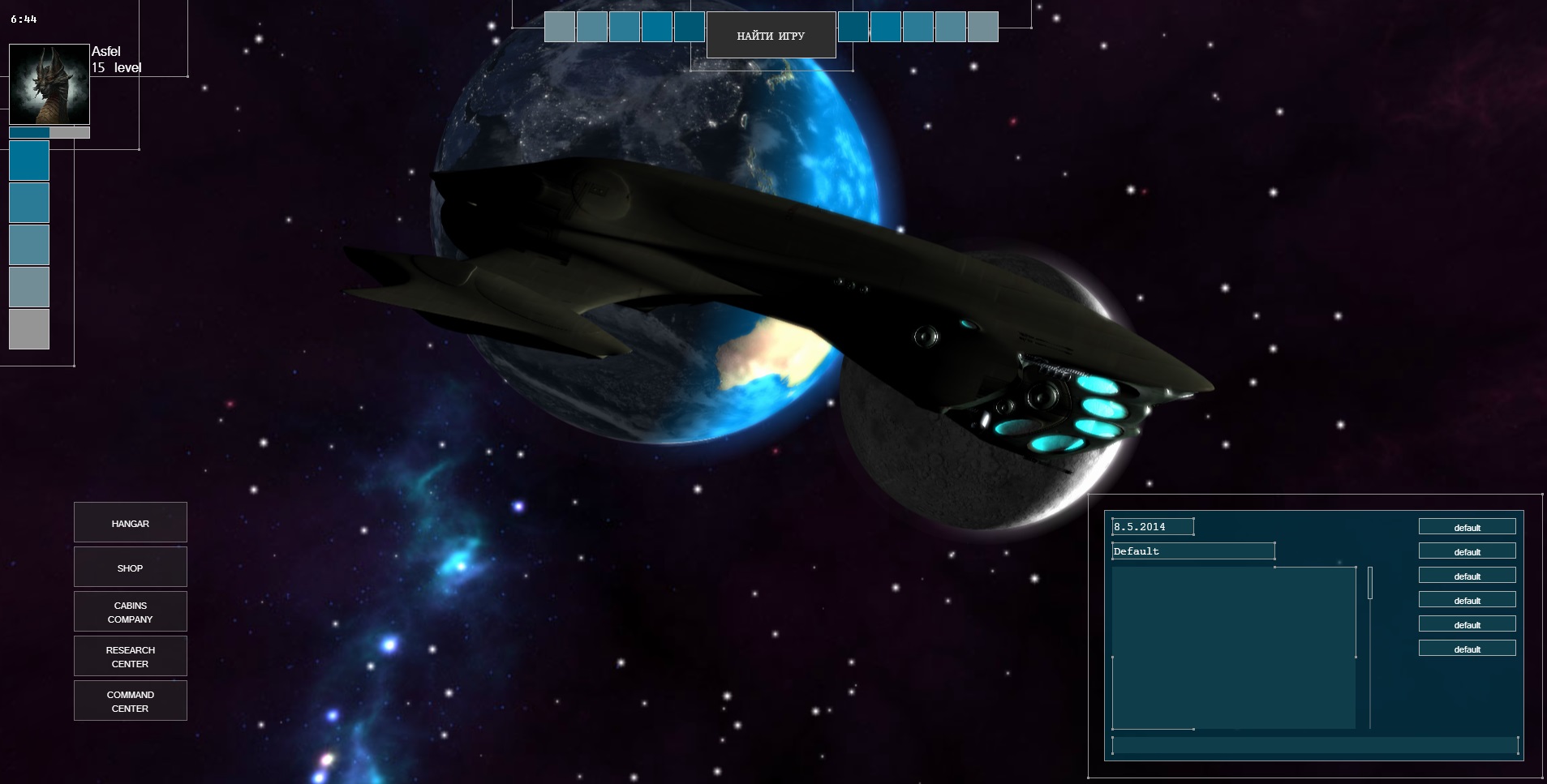Screen dimensions: 1547x784
Task: Open the Research Center
Action: (130, 657)
